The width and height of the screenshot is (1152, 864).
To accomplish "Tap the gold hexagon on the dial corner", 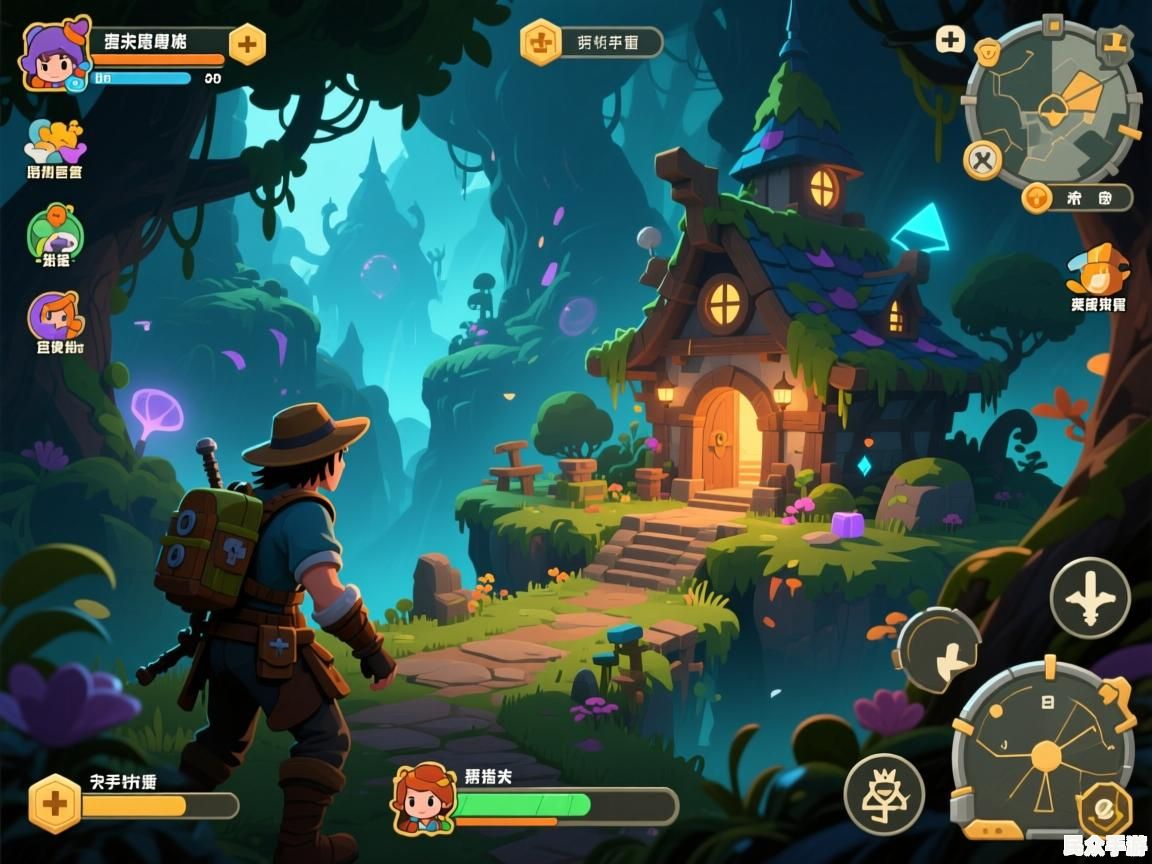I will tap(1105, 808).
